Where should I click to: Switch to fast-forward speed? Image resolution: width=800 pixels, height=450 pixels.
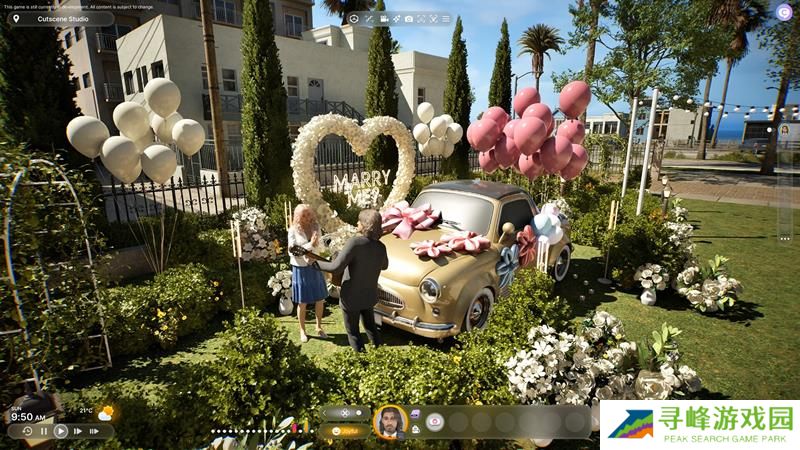(x=78, y=431)
